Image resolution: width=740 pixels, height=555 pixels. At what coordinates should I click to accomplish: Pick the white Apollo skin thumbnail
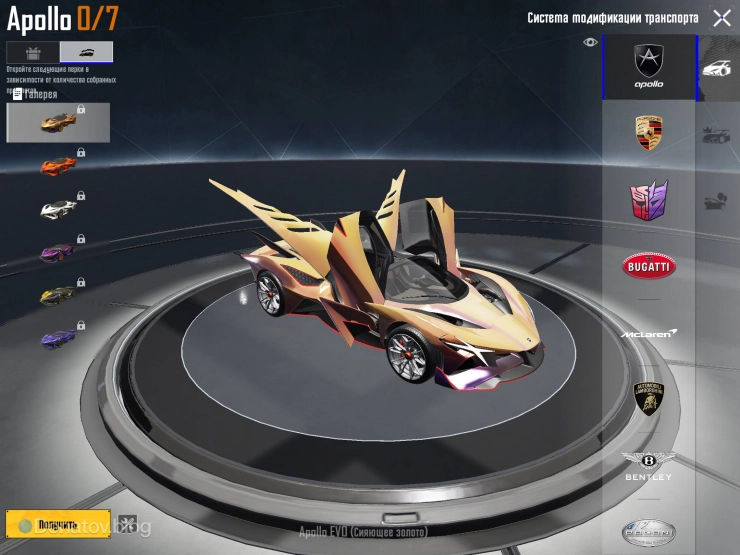tap(58, 209)
